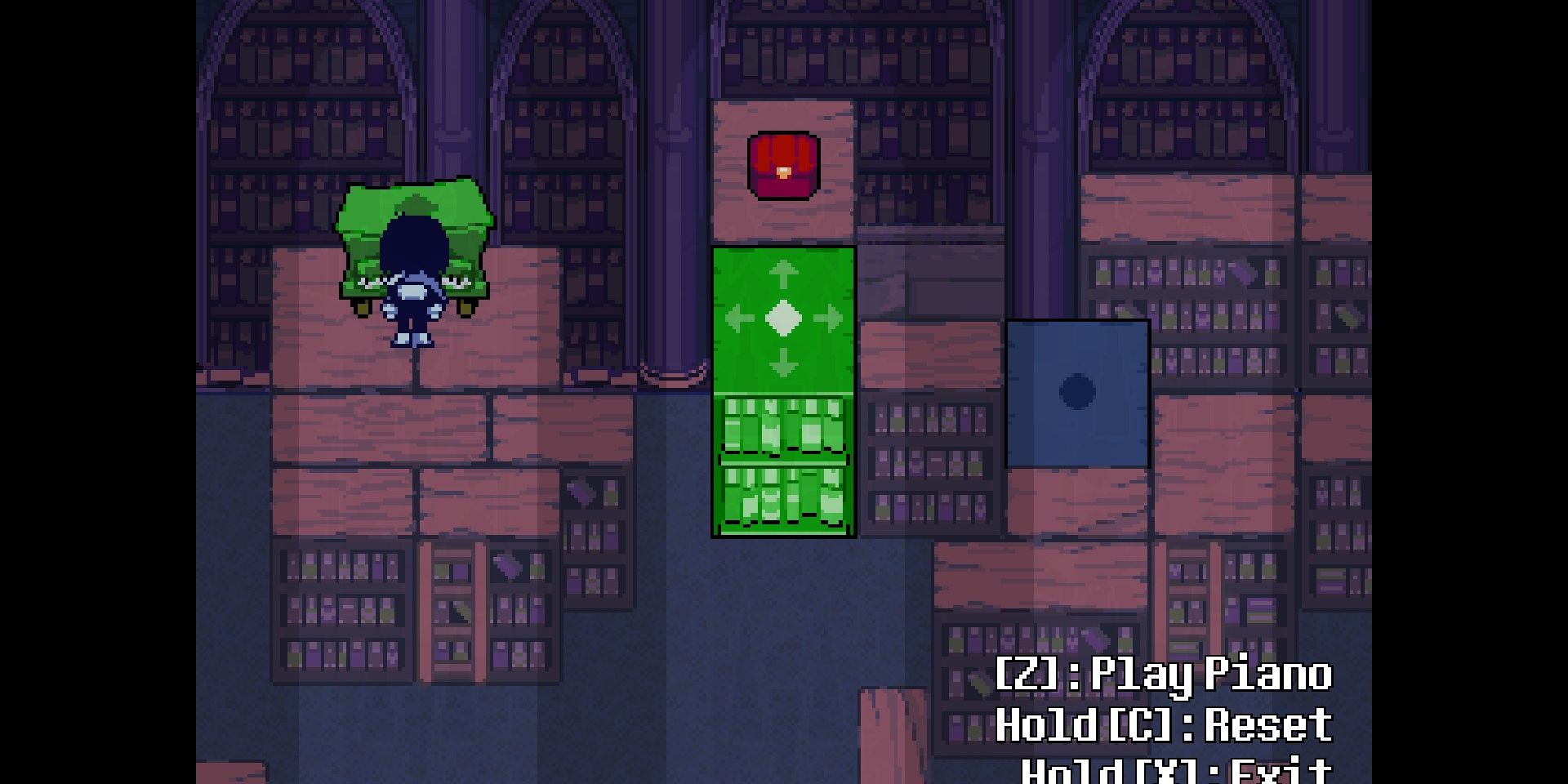This screenshot has height=784, width=1568.
Task: Click the up arrow on the piano pad
Action: click(x=782, y=274)
